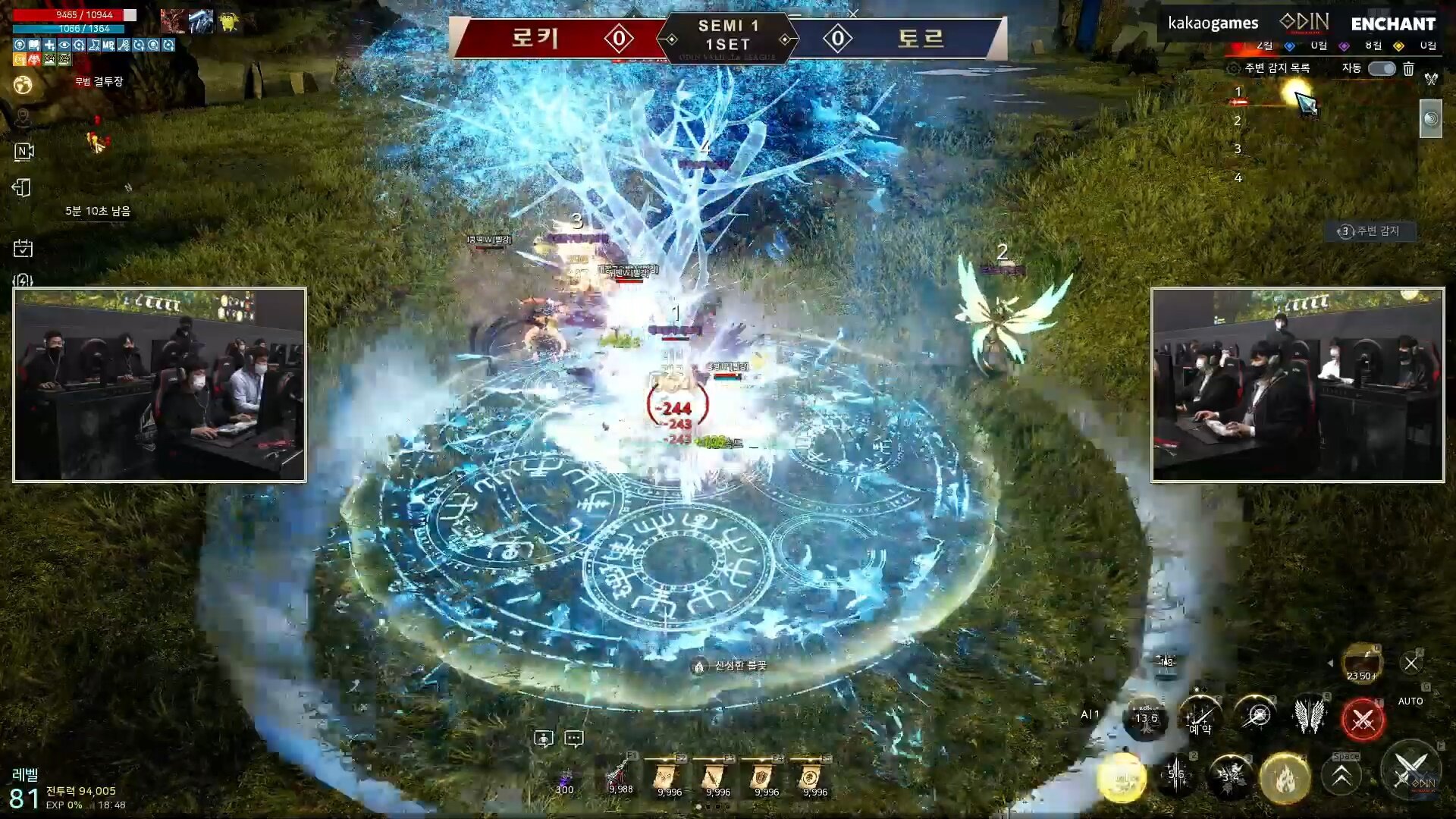This screenshot has width=1456, height=819.
Task: Toggle AUTO combat mode
Action: tap(1410, 701)
